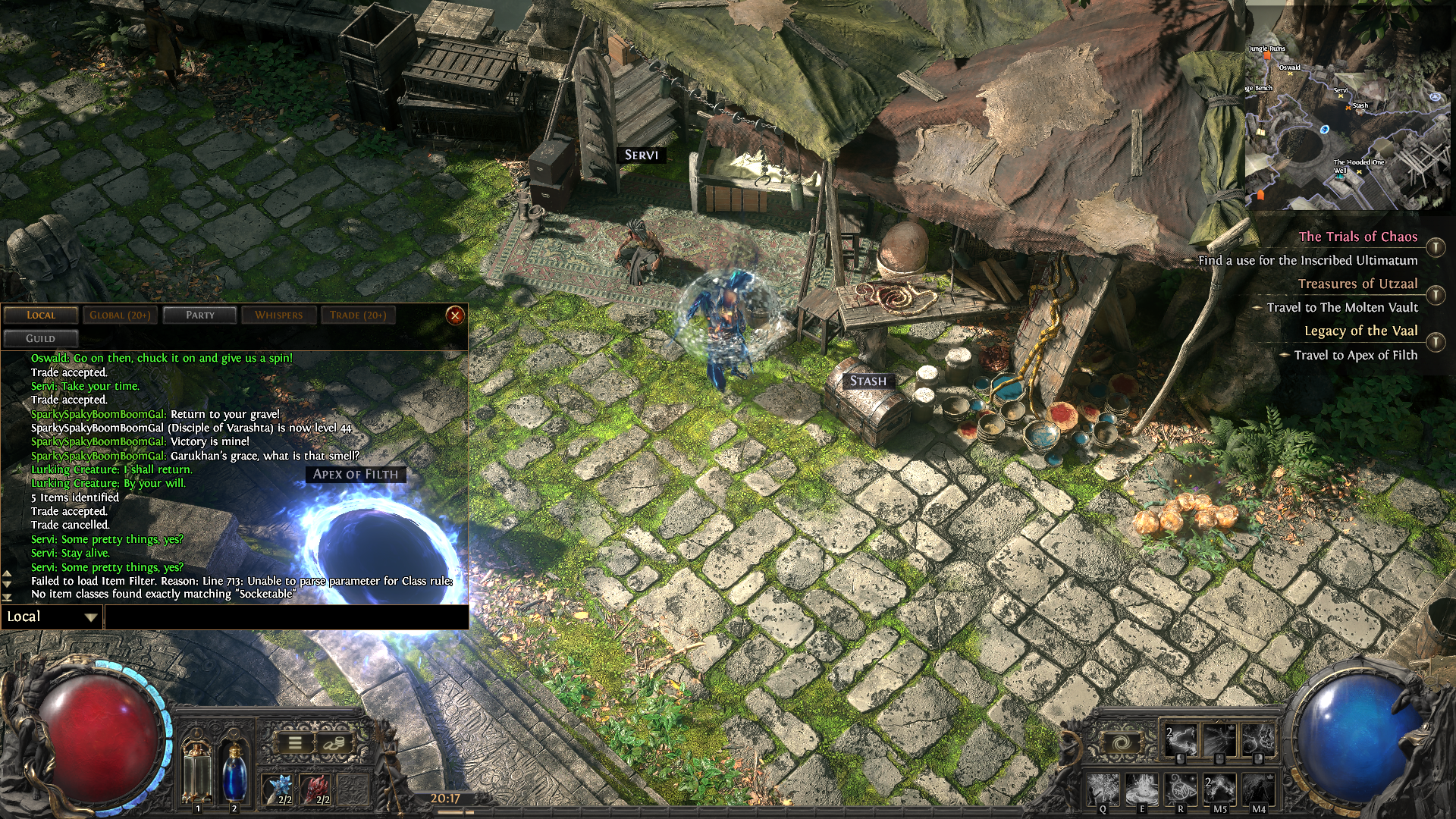
Task: Select the Party chat tab
Action: point(200,315)
